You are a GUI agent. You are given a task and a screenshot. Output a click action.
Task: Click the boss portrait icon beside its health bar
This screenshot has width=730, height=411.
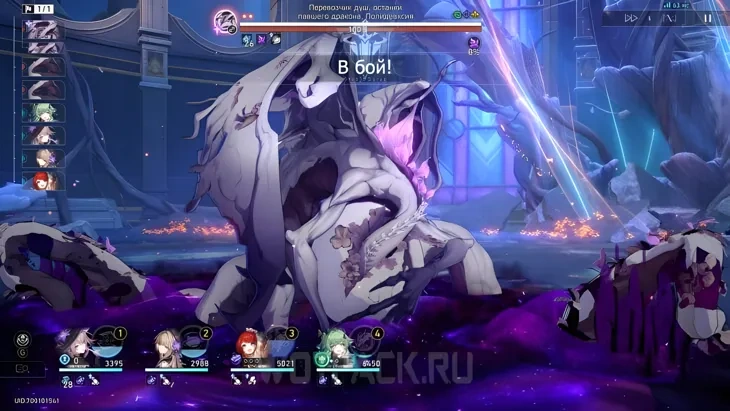pyautogui.click(x=227, y=20)
